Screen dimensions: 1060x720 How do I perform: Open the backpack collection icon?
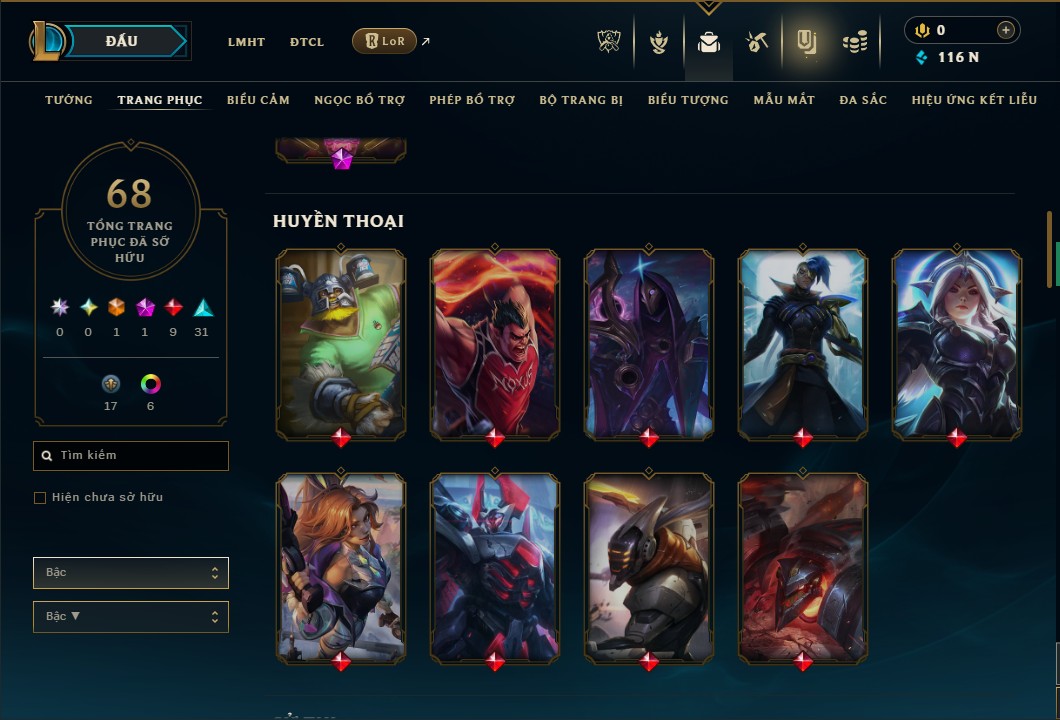coord(709,42)
